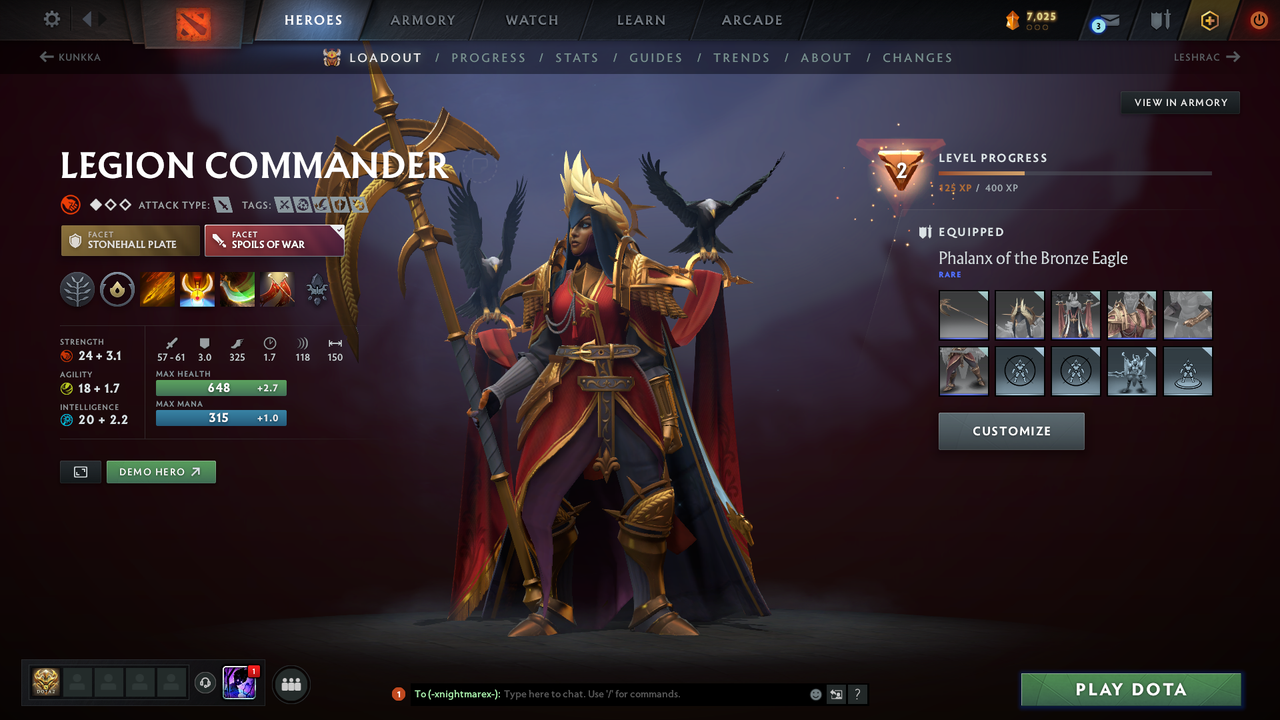
Task: Click the power button to quit
Action: 1260,19
